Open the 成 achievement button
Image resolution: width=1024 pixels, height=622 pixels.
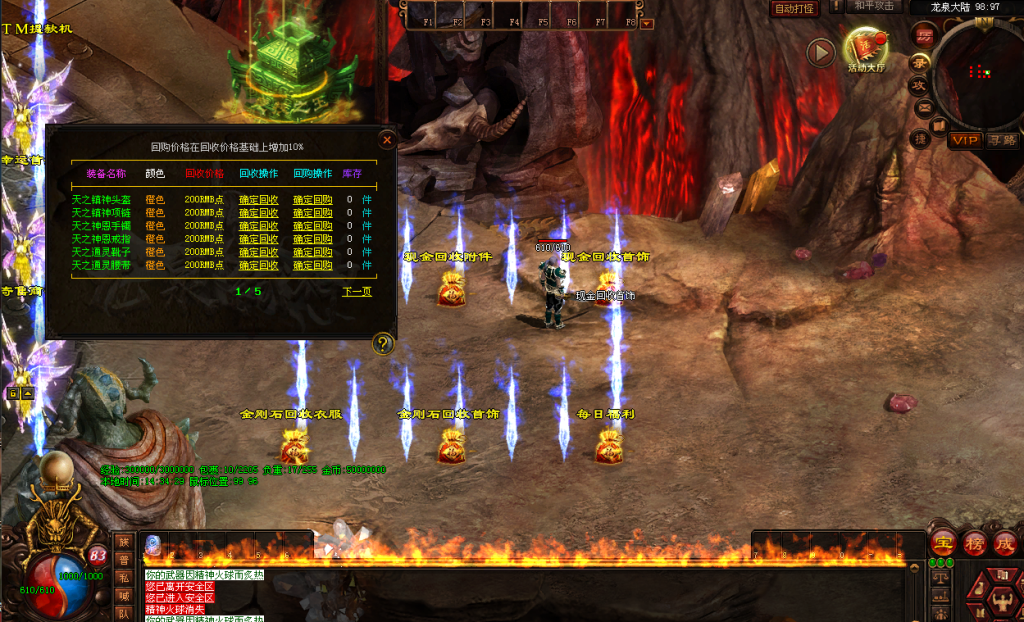pos(1005,543)
